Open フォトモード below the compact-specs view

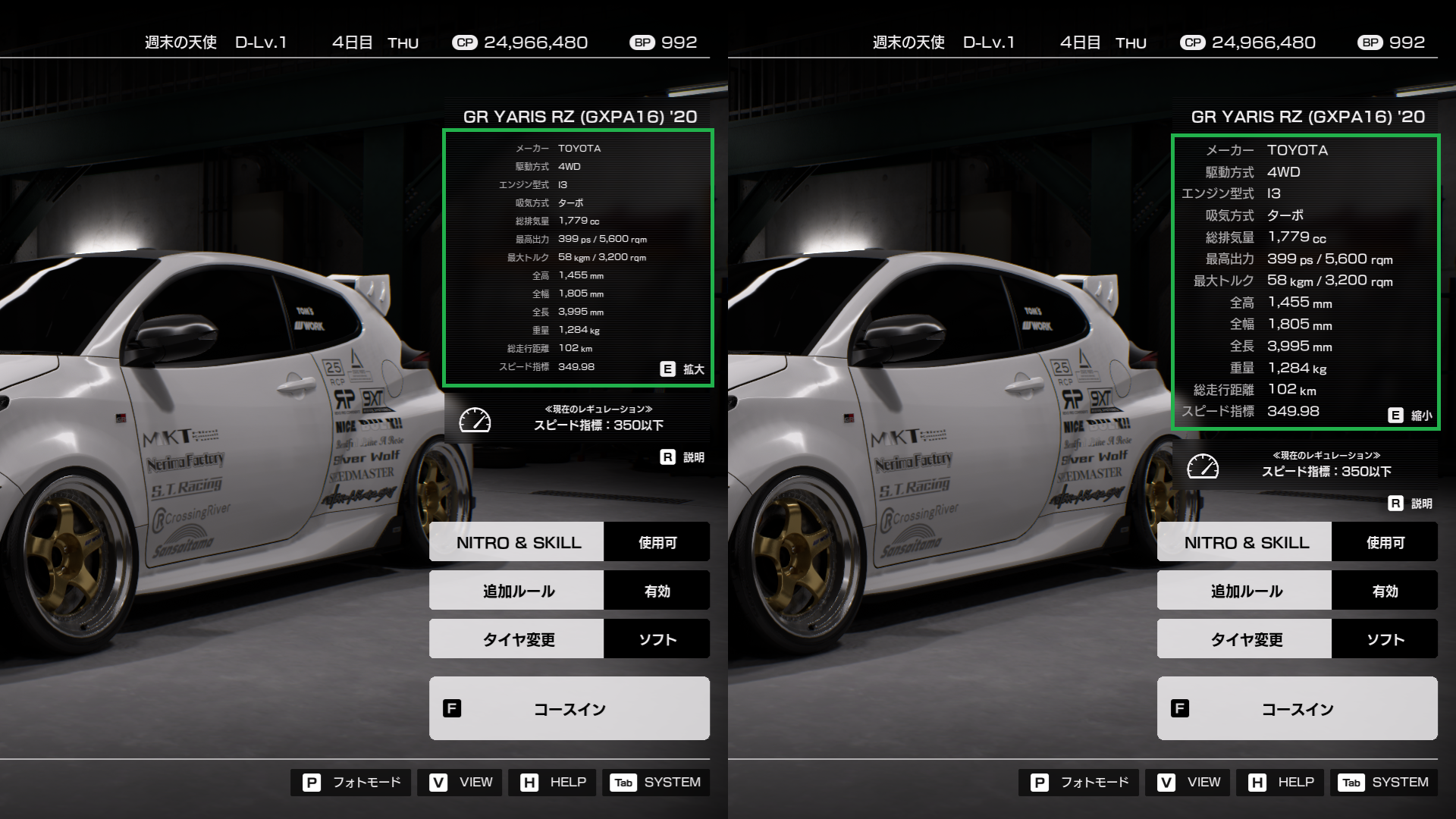click(351, 783)
